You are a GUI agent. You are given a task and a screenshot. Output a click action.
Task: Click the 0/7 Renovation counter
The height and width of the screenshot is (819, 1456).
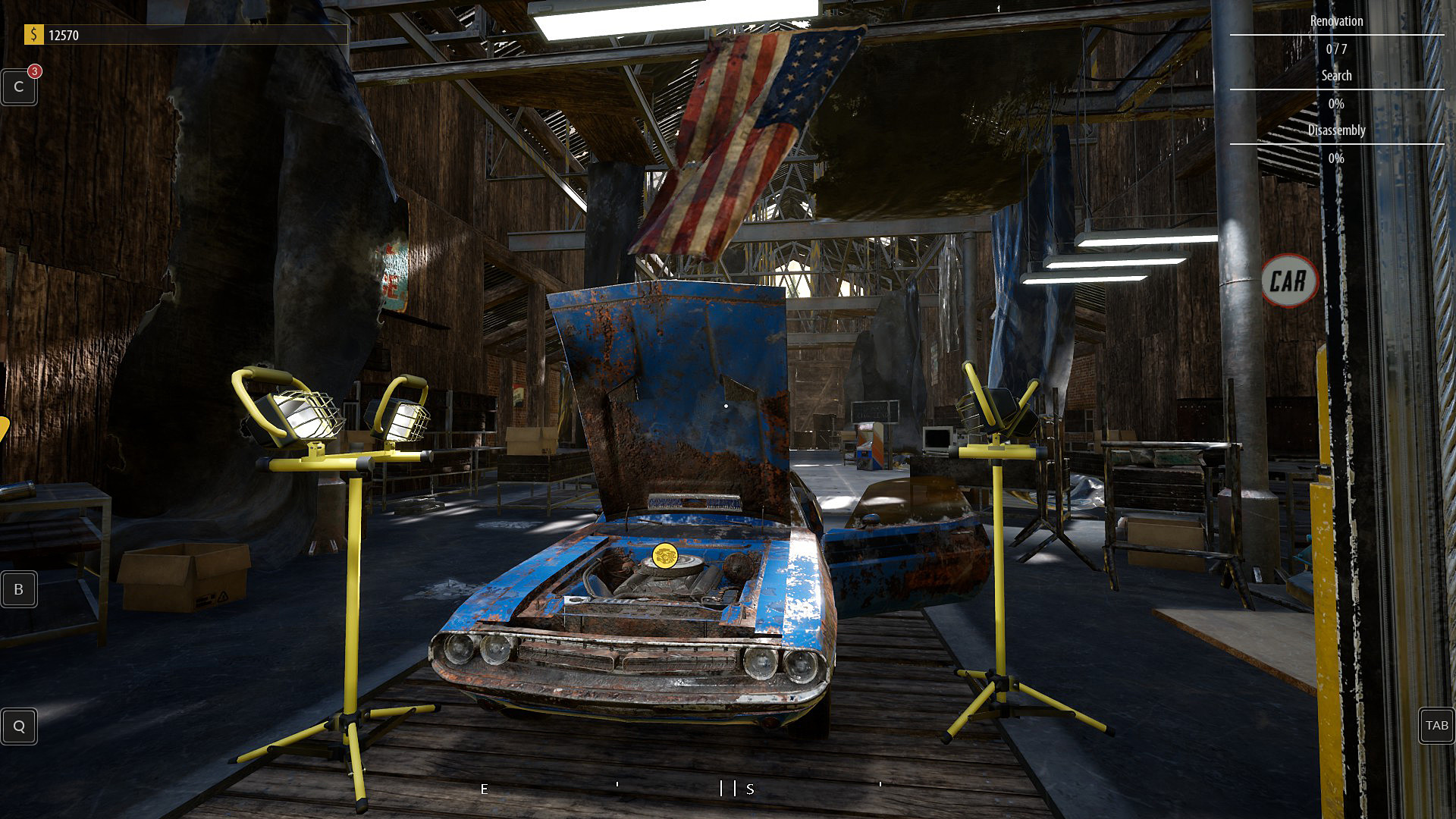pyautogui.click(x=1336, y=49)
